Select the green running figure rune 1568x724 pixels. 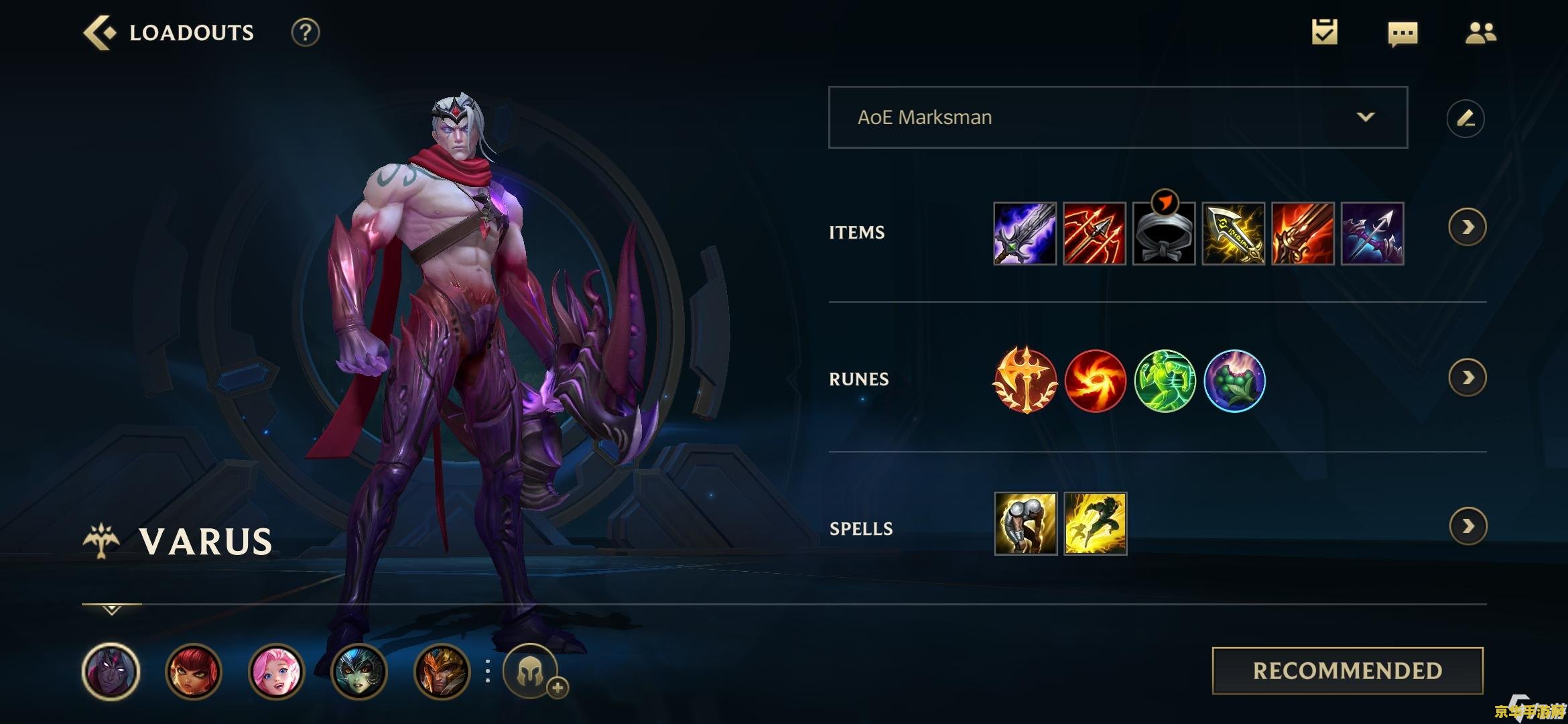tap(1165, 380)
